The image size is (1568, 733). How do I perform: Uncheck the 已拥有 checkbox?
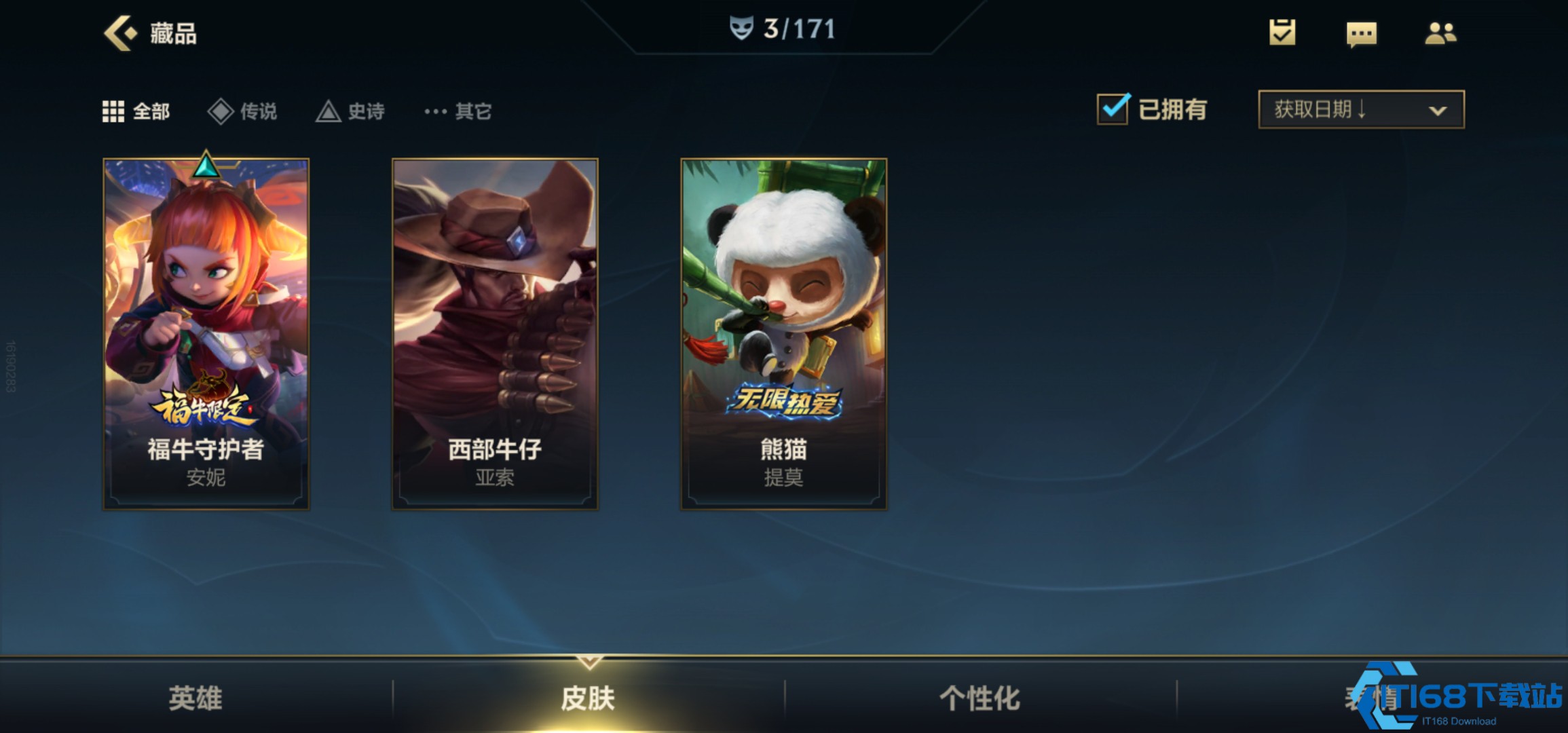coord(1113,109)
